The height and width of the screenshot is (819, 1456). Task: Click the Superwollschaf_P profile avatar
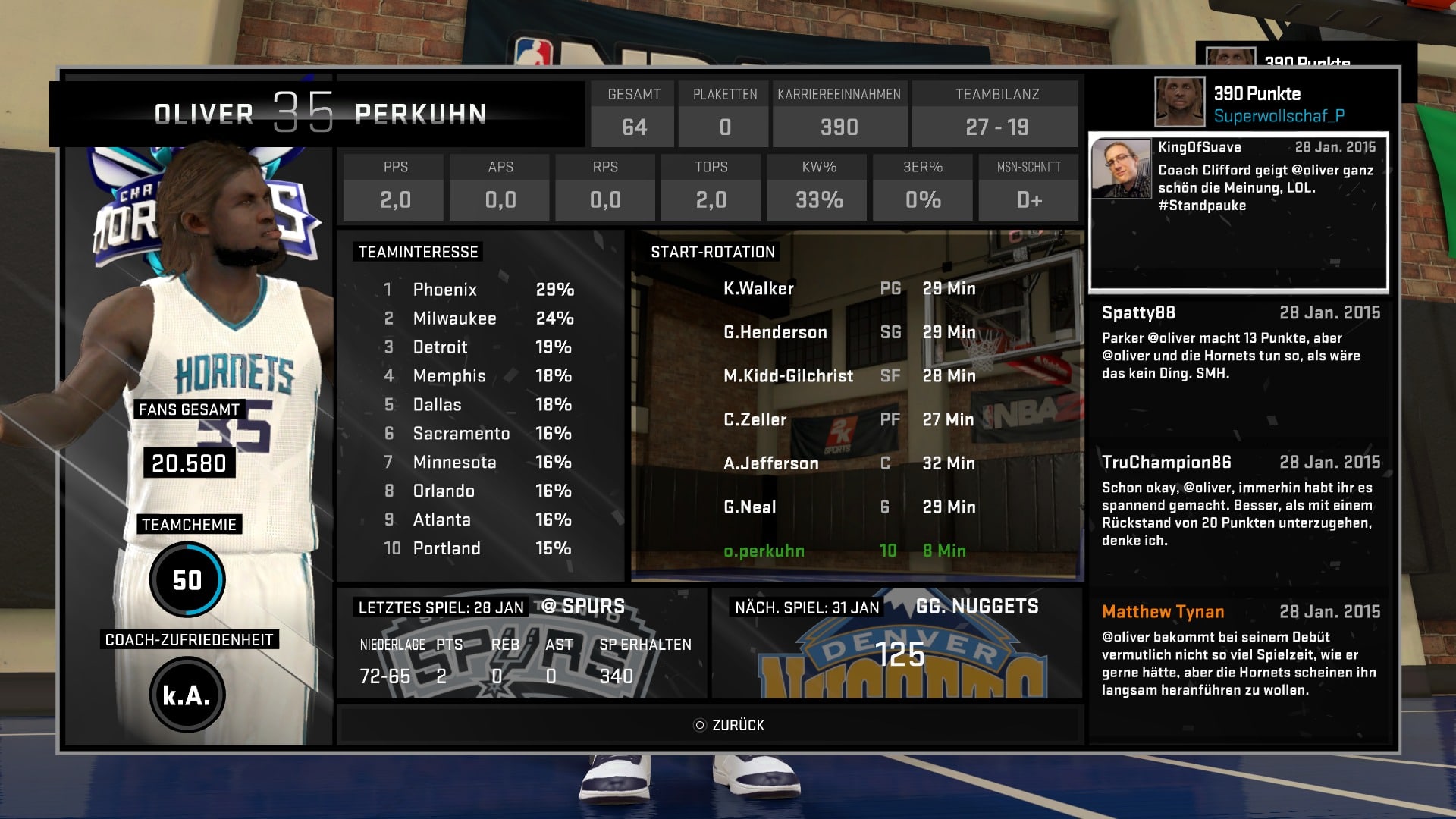tap(1179, 102)
